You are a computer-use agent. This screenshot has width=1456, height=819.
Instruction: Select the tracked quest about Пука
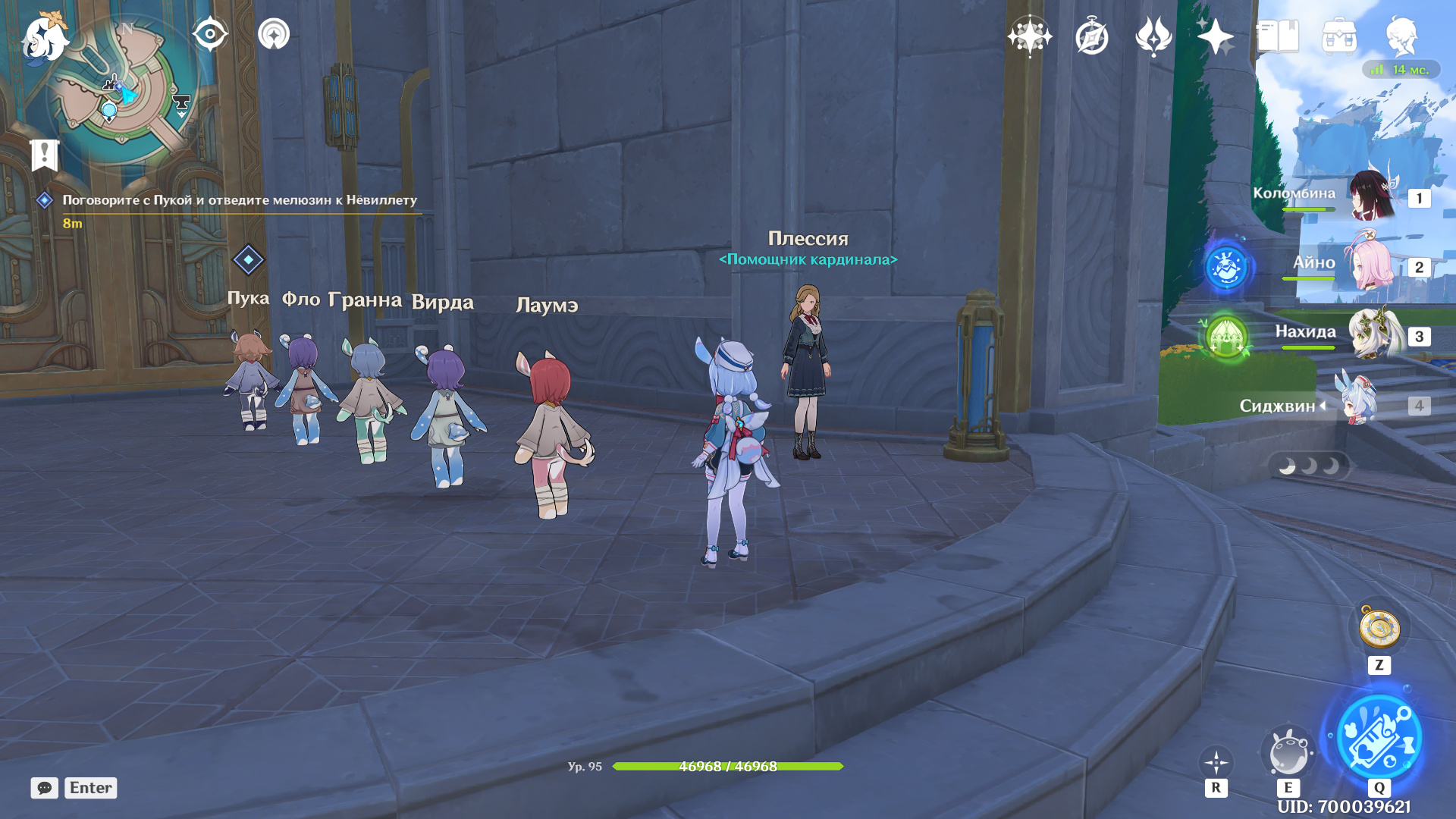point(239,200)
